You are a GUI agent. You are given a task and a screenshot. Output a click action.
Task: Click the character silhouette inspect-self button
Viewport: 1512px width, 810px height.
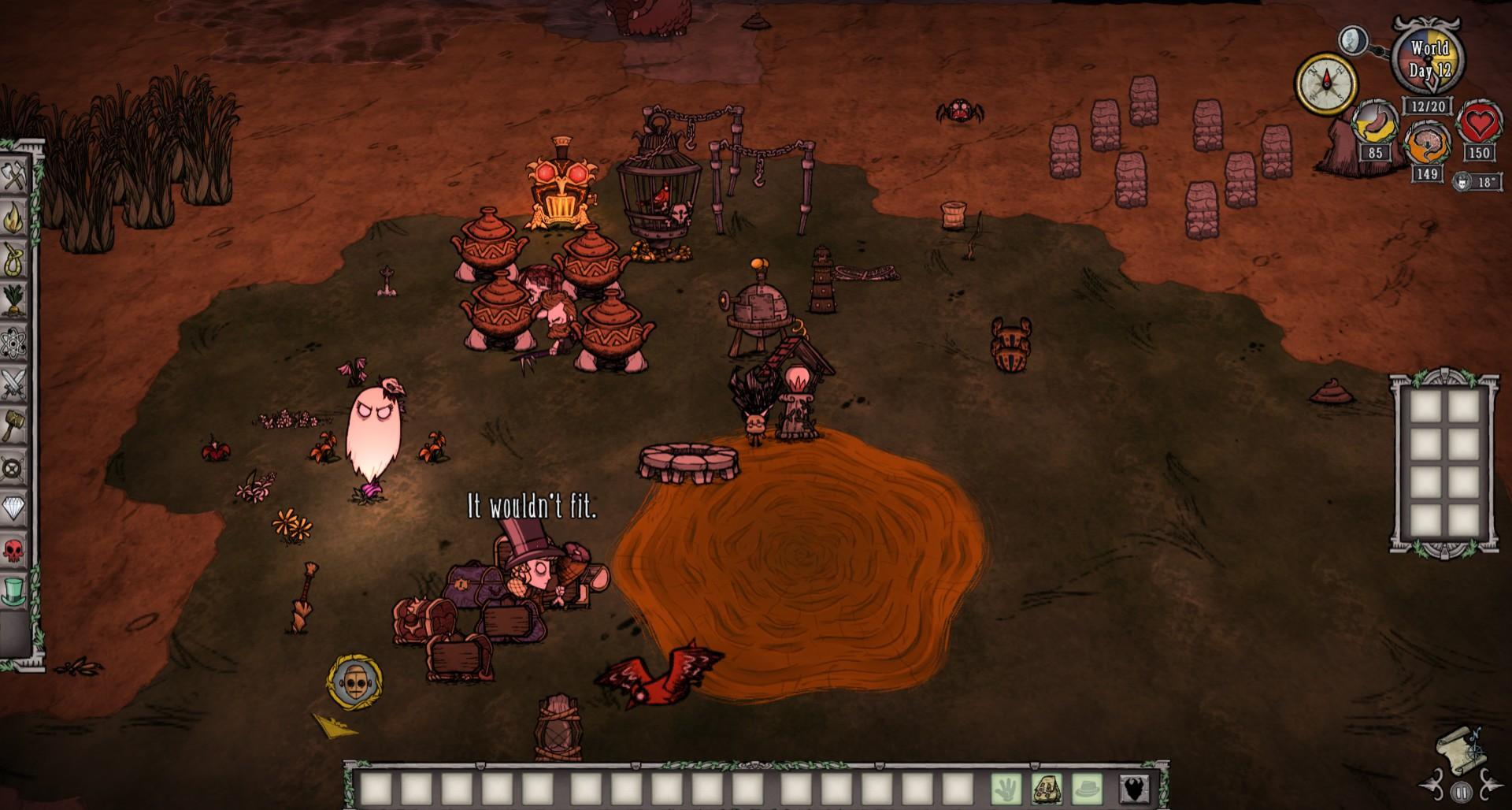click(1135, 788)
